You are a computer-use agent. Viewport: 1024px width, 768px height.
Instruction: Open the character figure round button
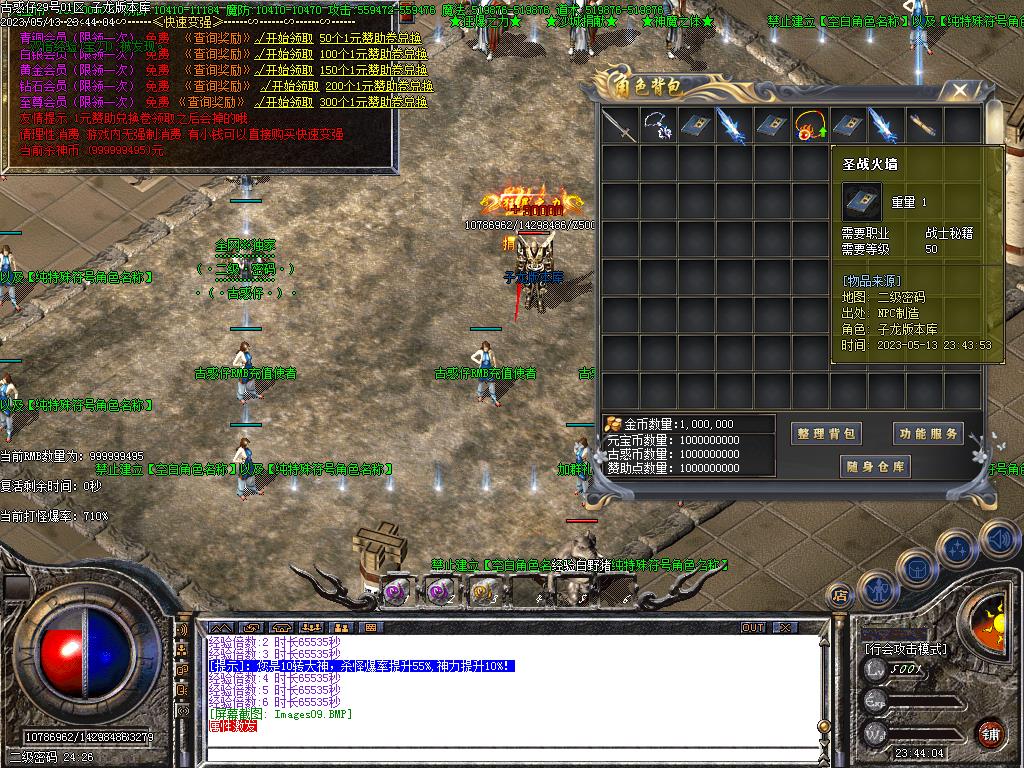tap(877, 590)
